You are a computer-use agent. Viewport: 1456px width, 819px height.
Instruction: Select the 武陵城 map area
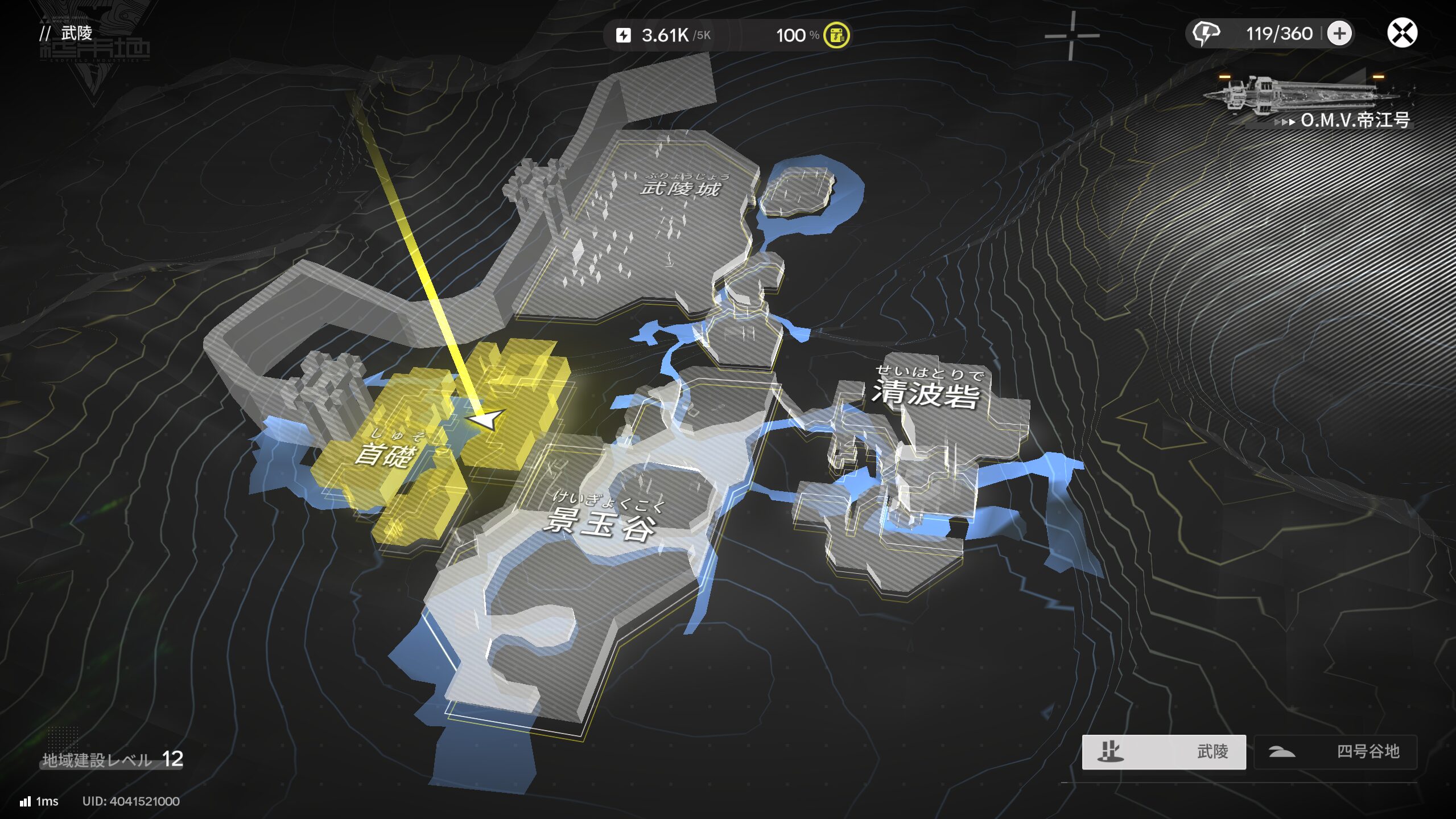(680, 187)
